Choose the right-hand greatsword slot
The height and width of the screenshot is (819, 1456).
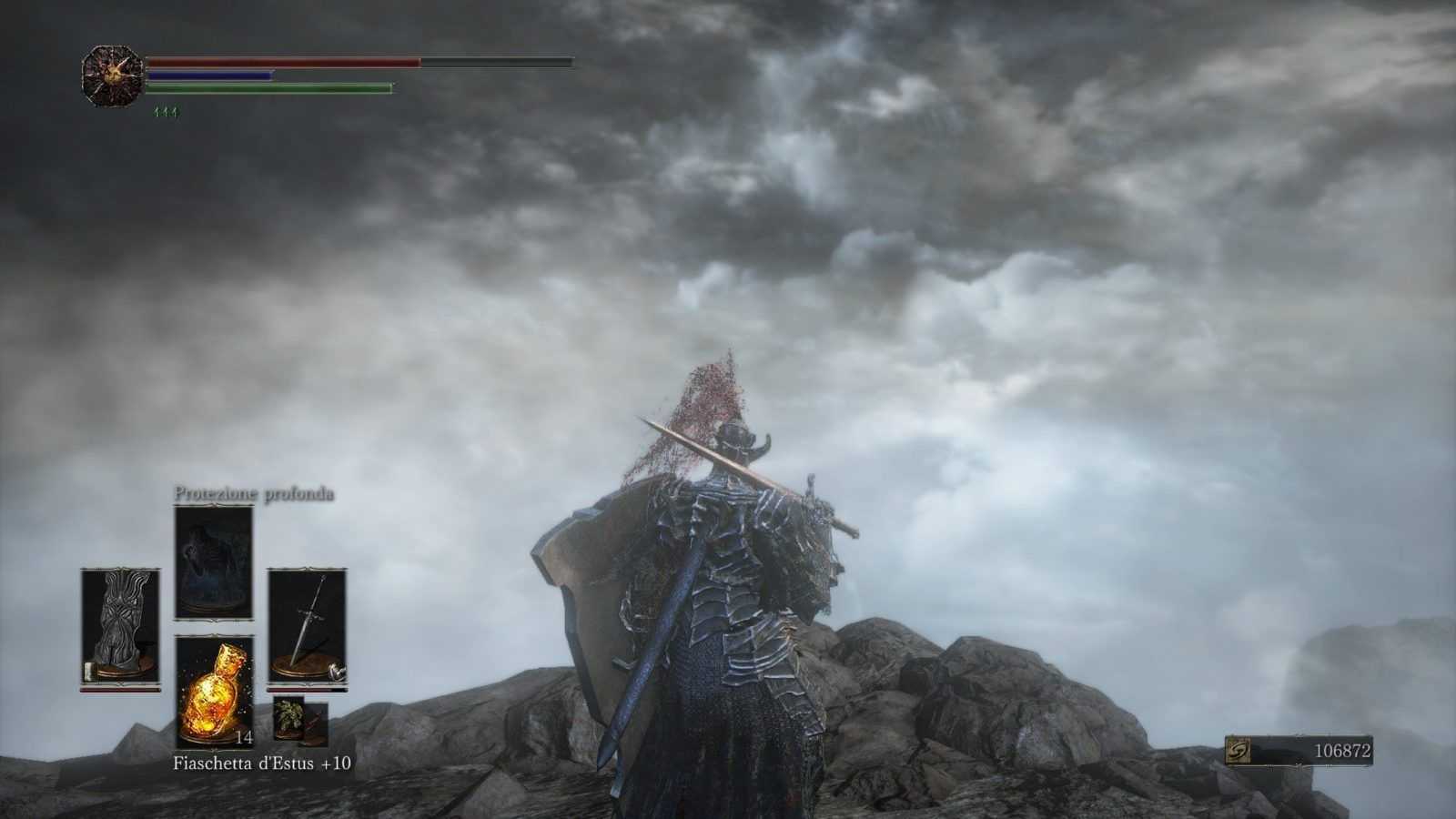(307, 625)
